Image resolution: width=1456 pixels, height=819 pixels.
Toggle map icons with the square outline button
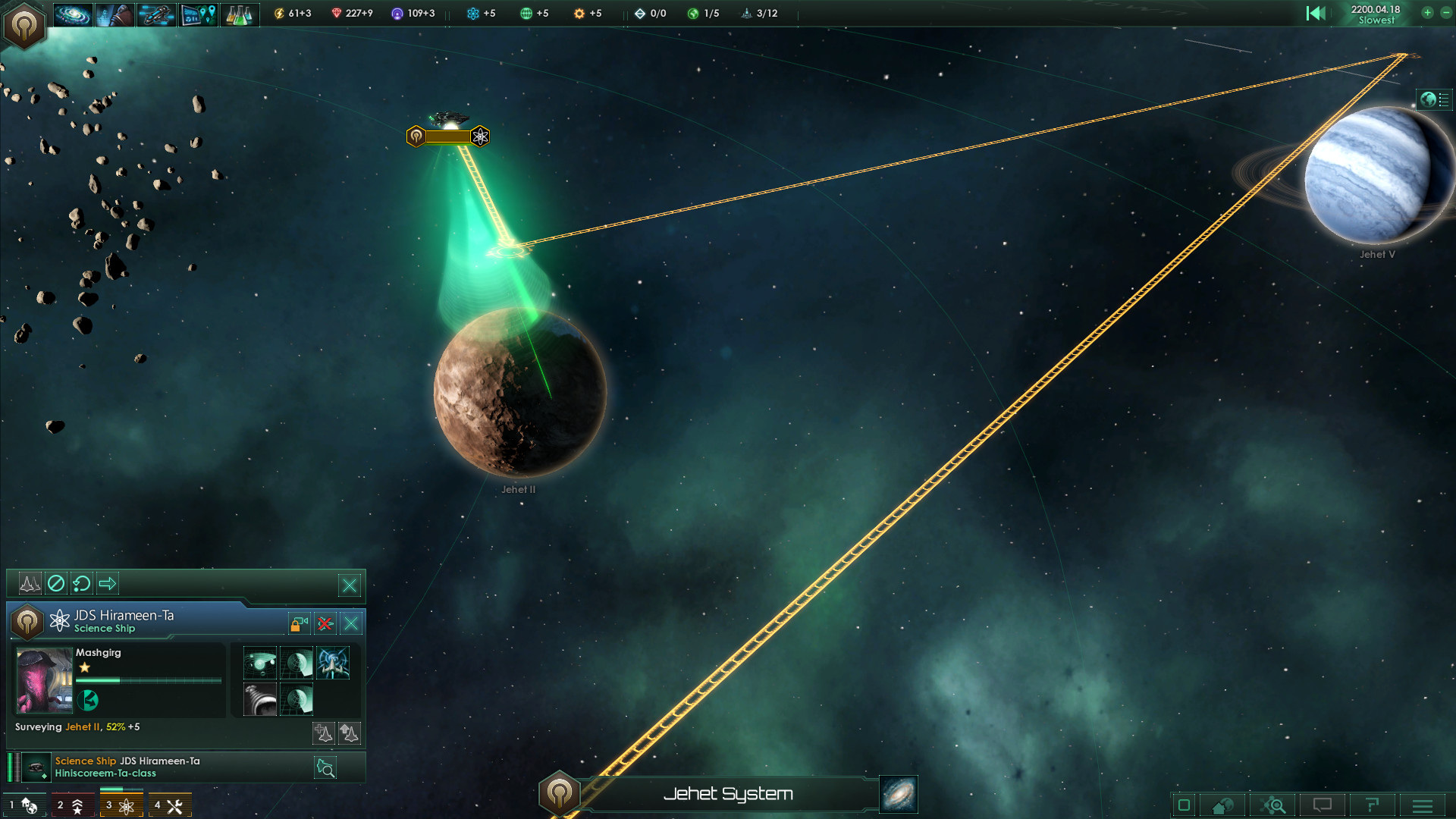pos(1185,805)
